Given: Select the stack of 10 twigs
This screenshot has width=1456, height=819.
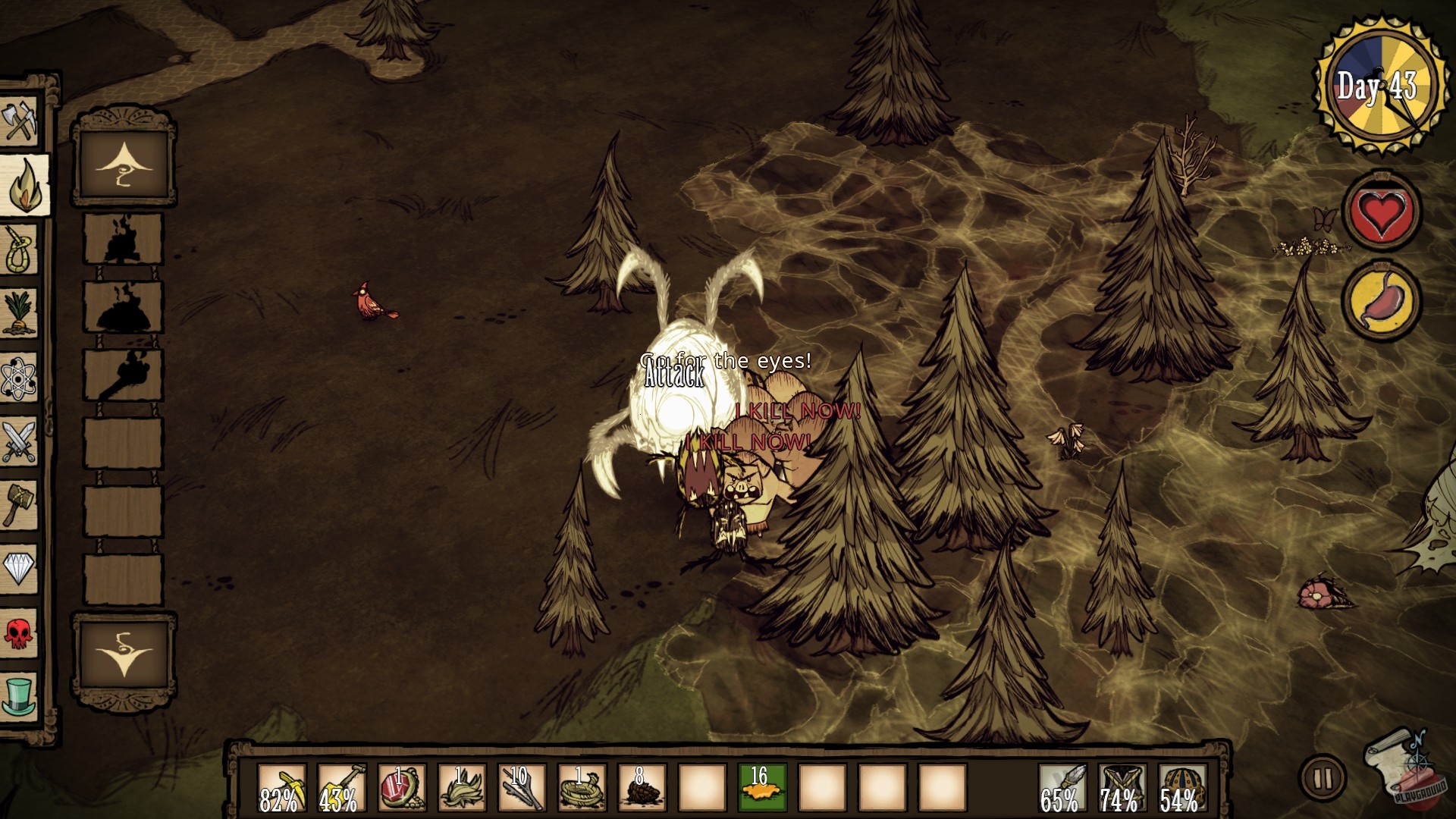Looking at the screenshot, I should pos(522,789).
